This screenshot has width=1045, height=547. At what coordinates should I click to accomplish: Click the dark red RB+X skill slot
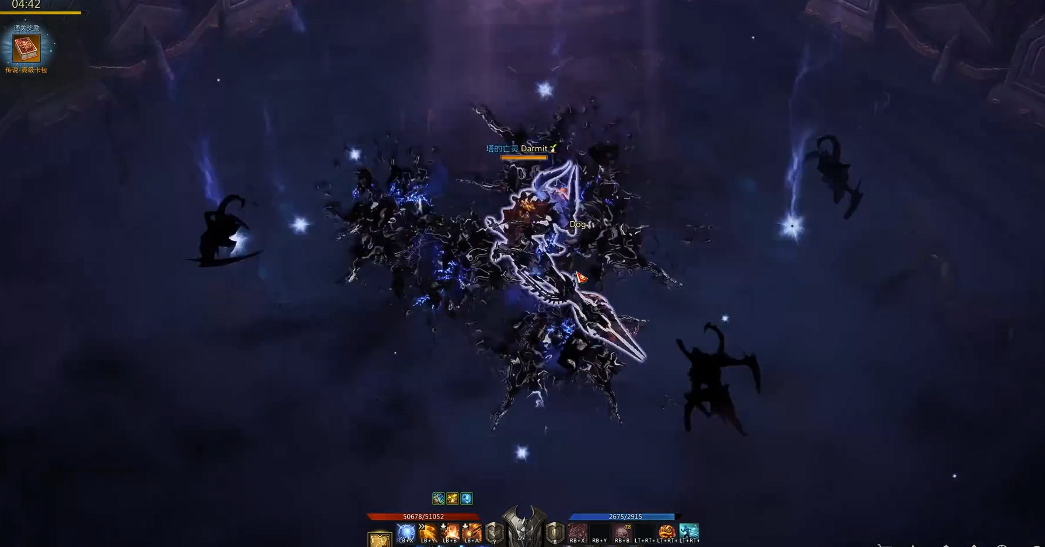pos(578,532)
